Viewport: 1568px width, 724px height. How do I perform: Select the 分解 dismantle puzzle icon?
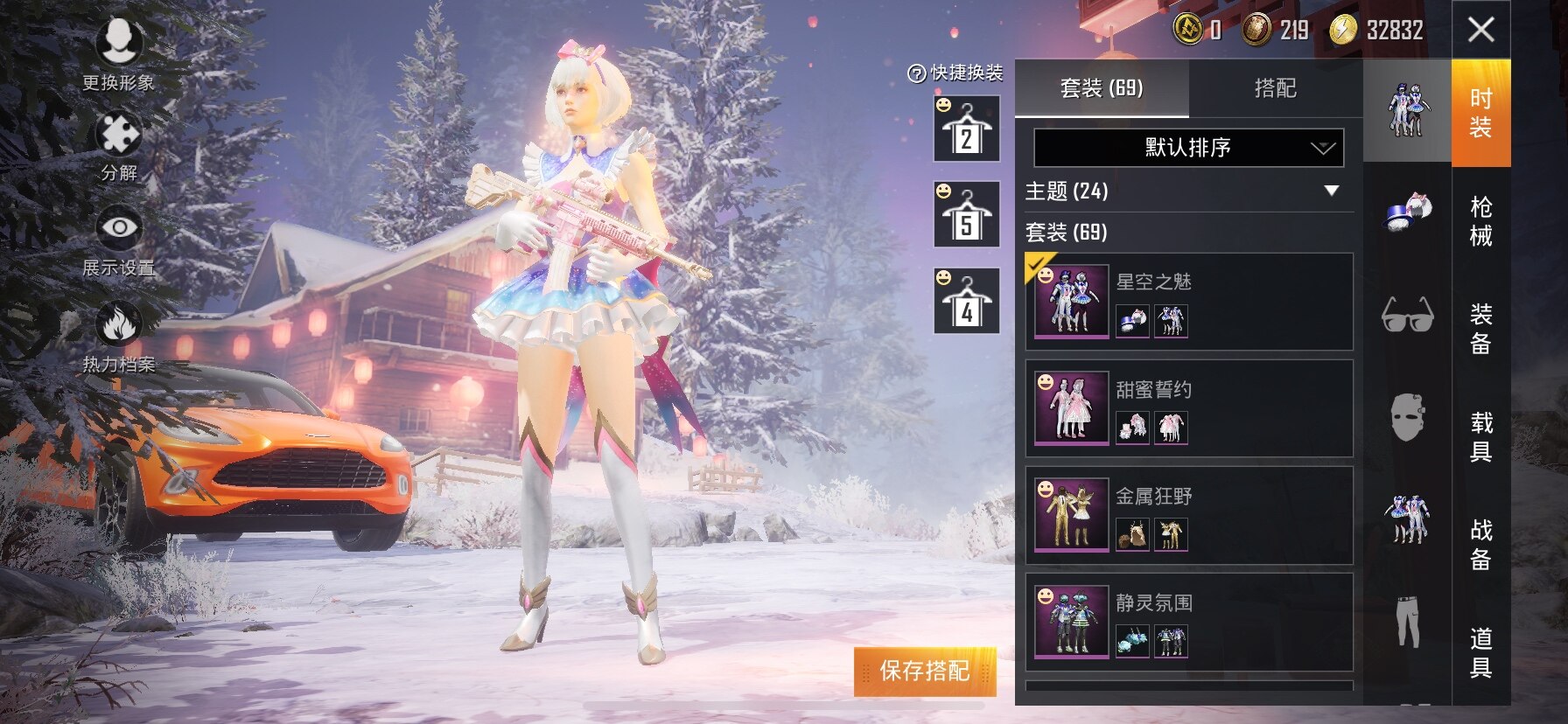tap(118, 146)
